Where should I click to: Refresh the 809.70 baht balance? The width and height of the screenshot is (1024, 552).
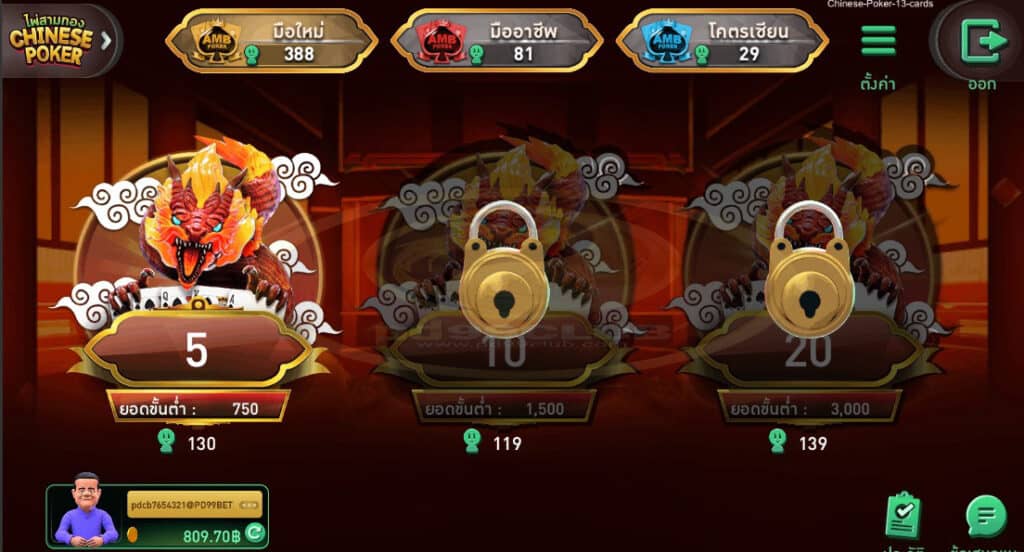(x=255, y=533)
